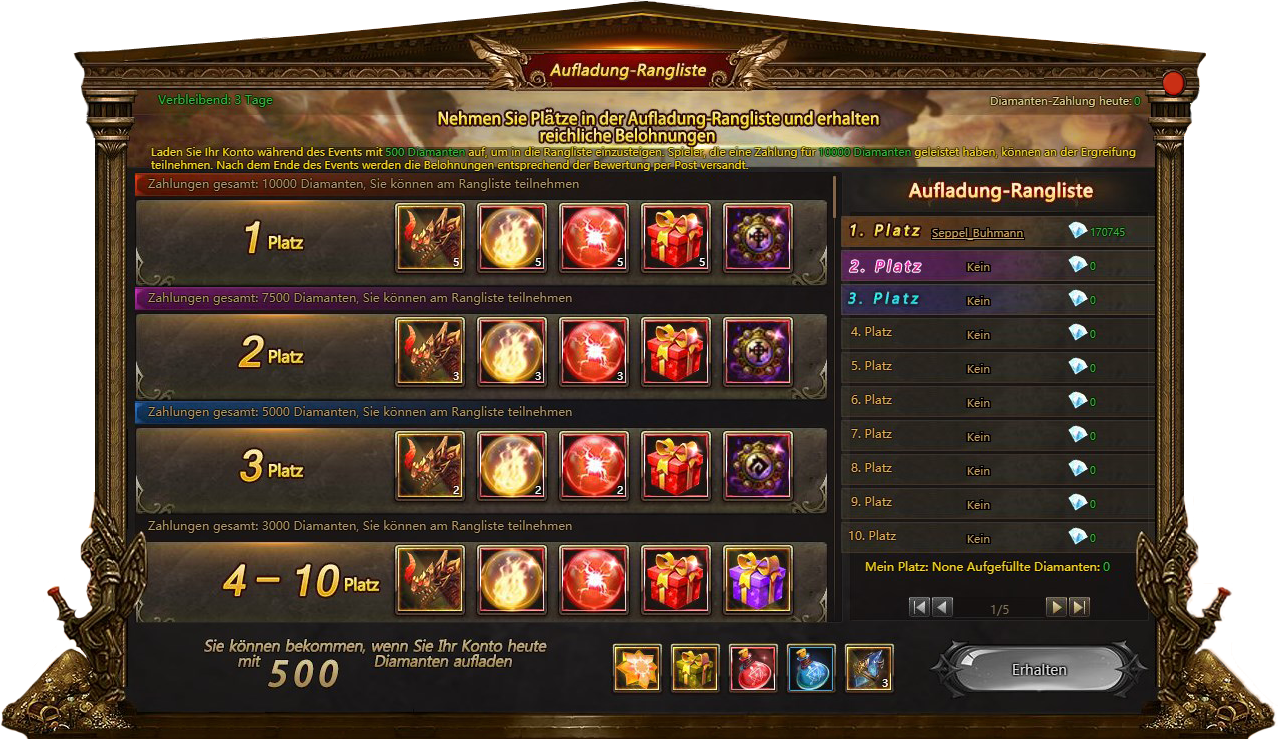Select the 4. Platz row in ranking list
The image size is (1278, 739).
click(x=996, y=333)
